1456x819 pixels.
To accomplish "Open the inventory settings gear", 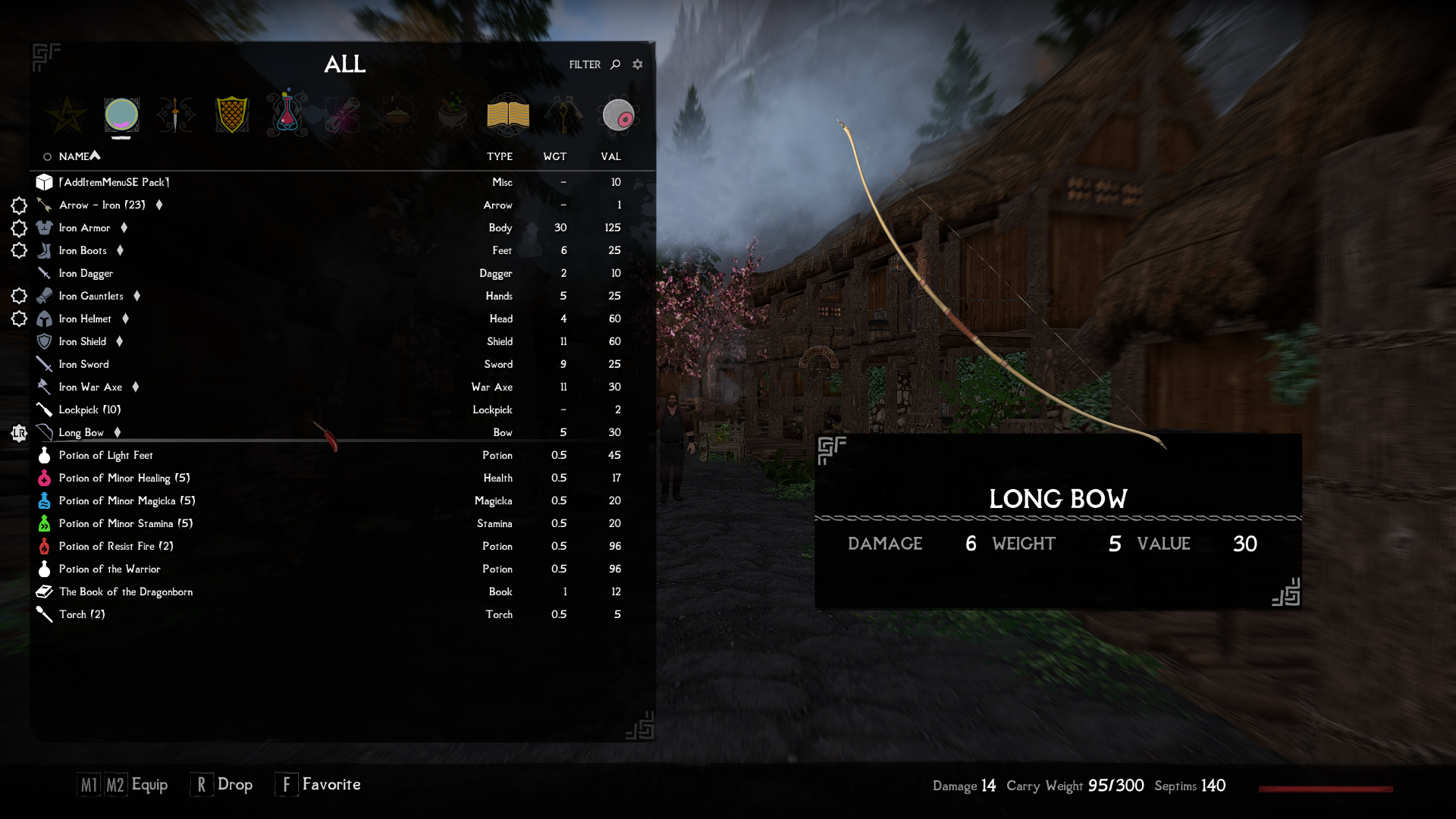I will (637, 64).
